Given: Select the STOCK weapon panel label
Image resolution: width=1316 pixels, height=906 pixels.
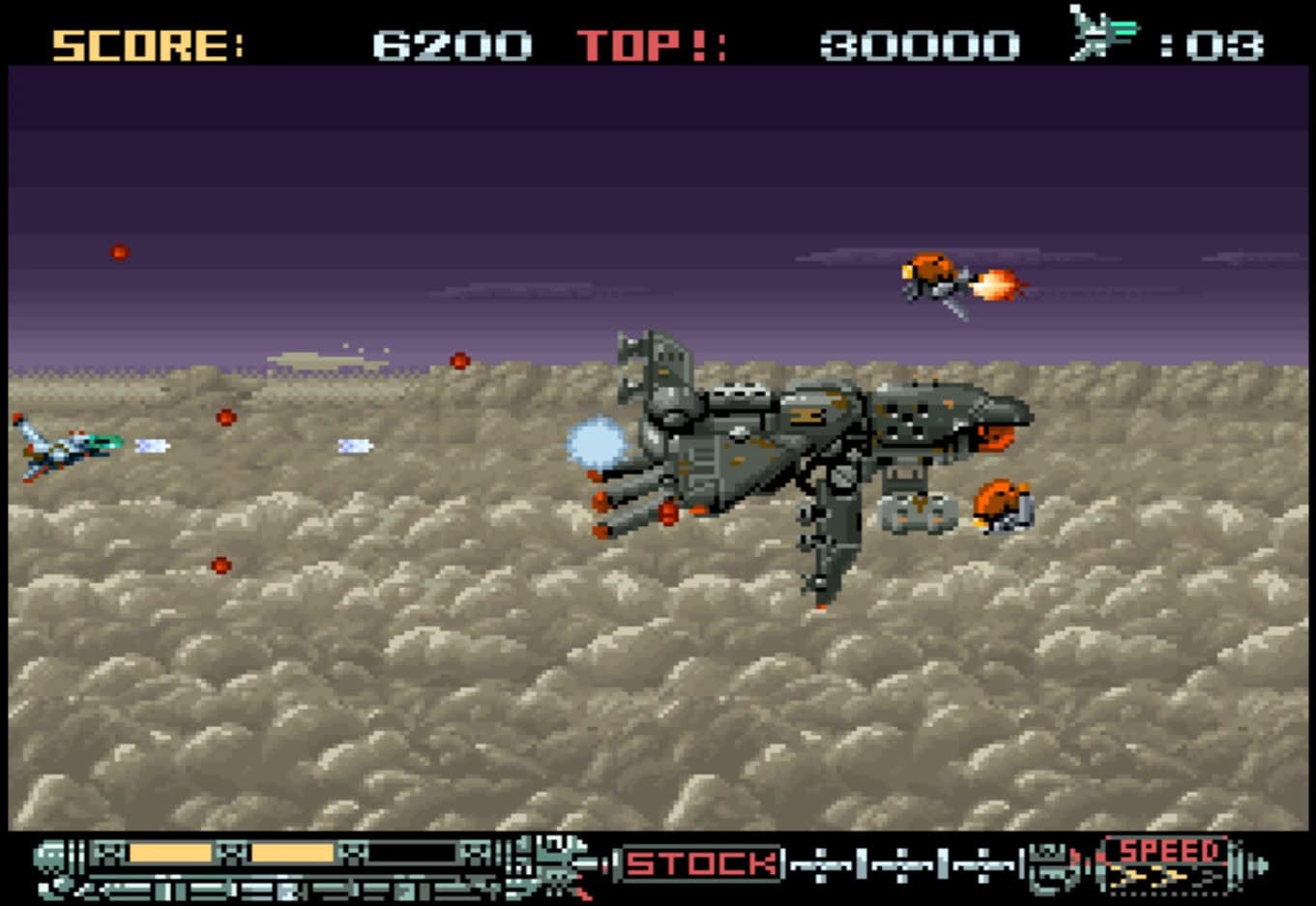Looking at the screenshot, I should pos(701,863).
